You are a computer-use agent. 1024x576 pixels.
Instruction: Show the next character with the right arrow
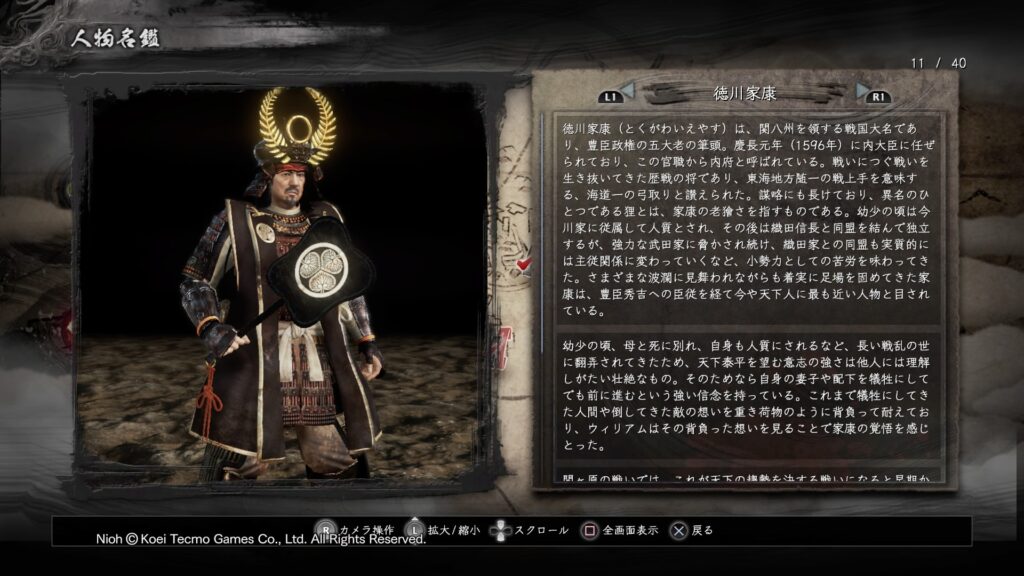tap(862, 93)
